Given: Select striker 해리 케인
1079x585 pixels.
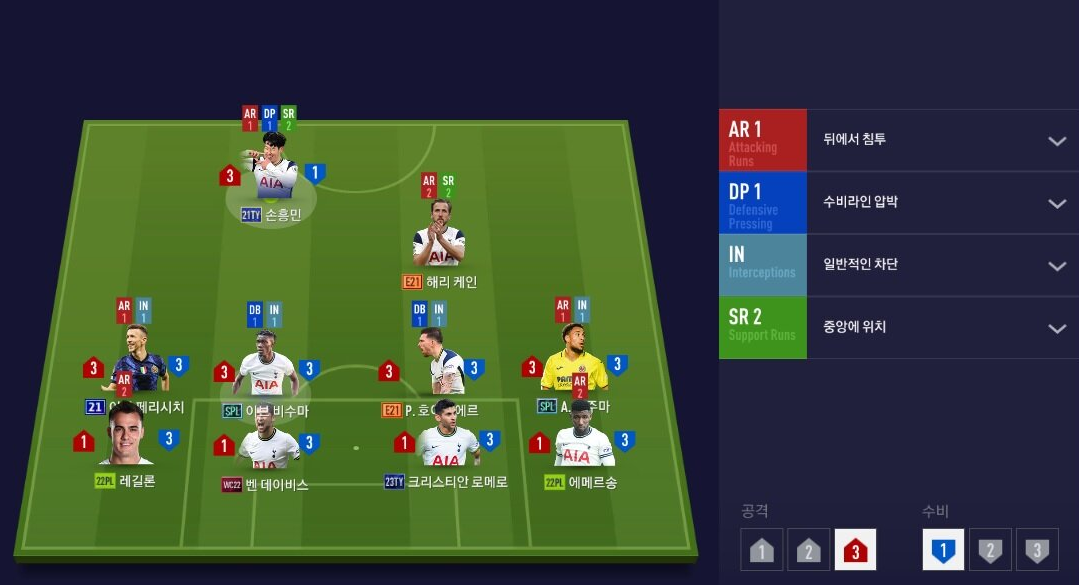Looking at the screenshot, I should click(x=438, y=240).
